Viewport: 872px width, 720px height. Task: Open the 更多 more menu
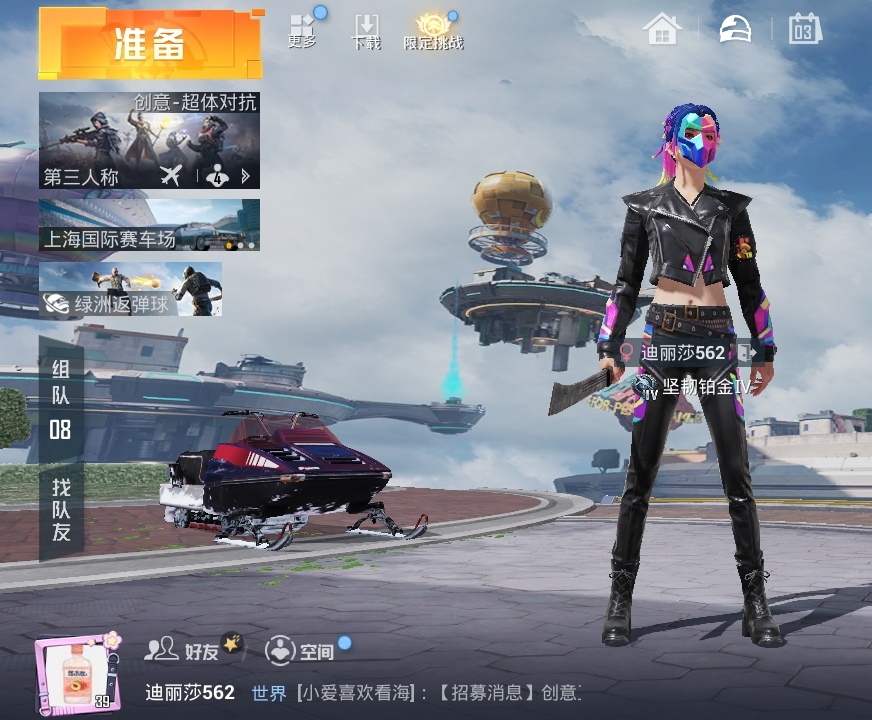302,31
